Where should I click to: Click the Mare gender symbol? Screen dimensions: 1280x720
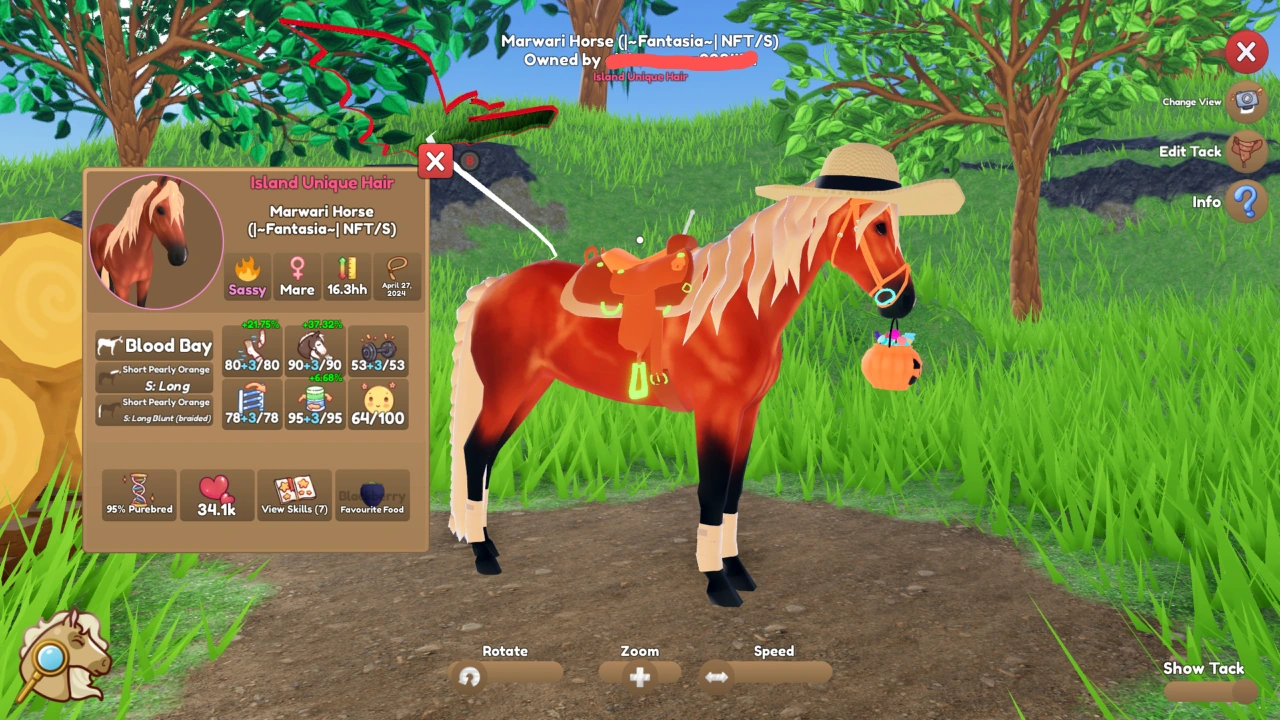pyautogui.click(x=296, y=277)
